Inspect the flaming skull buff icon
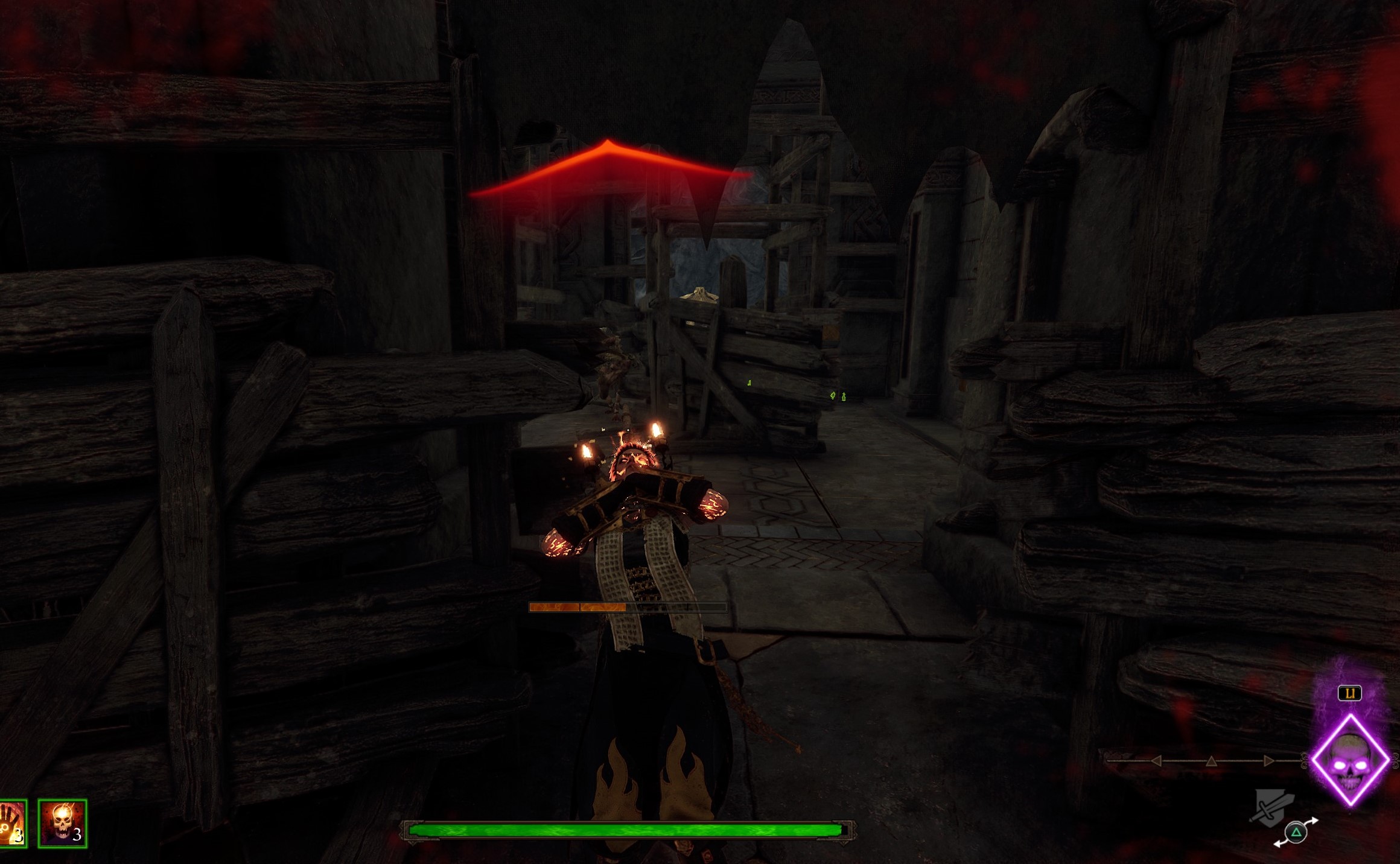 62,823
